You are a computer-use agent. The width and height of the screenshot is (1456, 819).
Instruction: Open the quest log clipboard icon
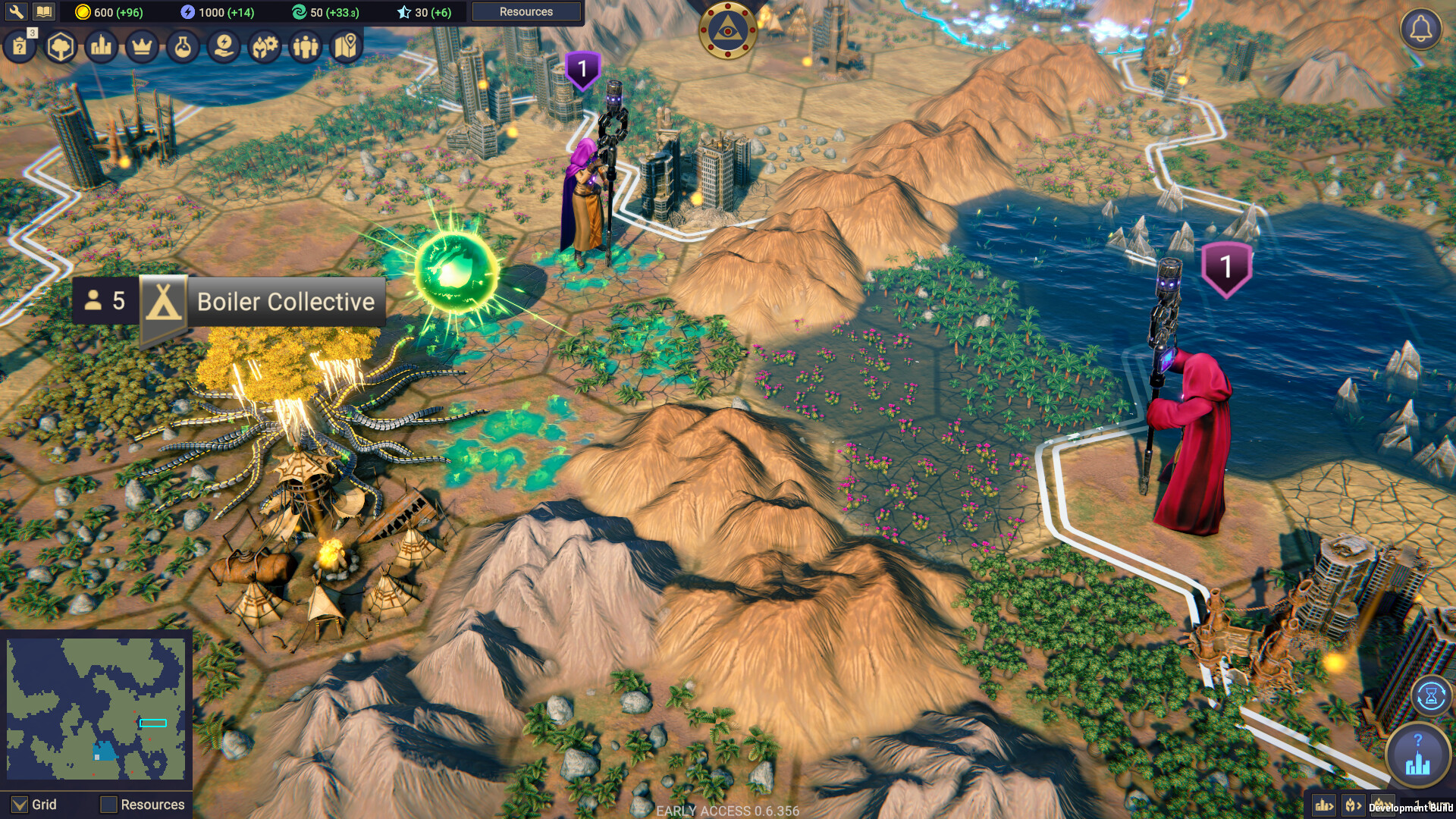20,45
